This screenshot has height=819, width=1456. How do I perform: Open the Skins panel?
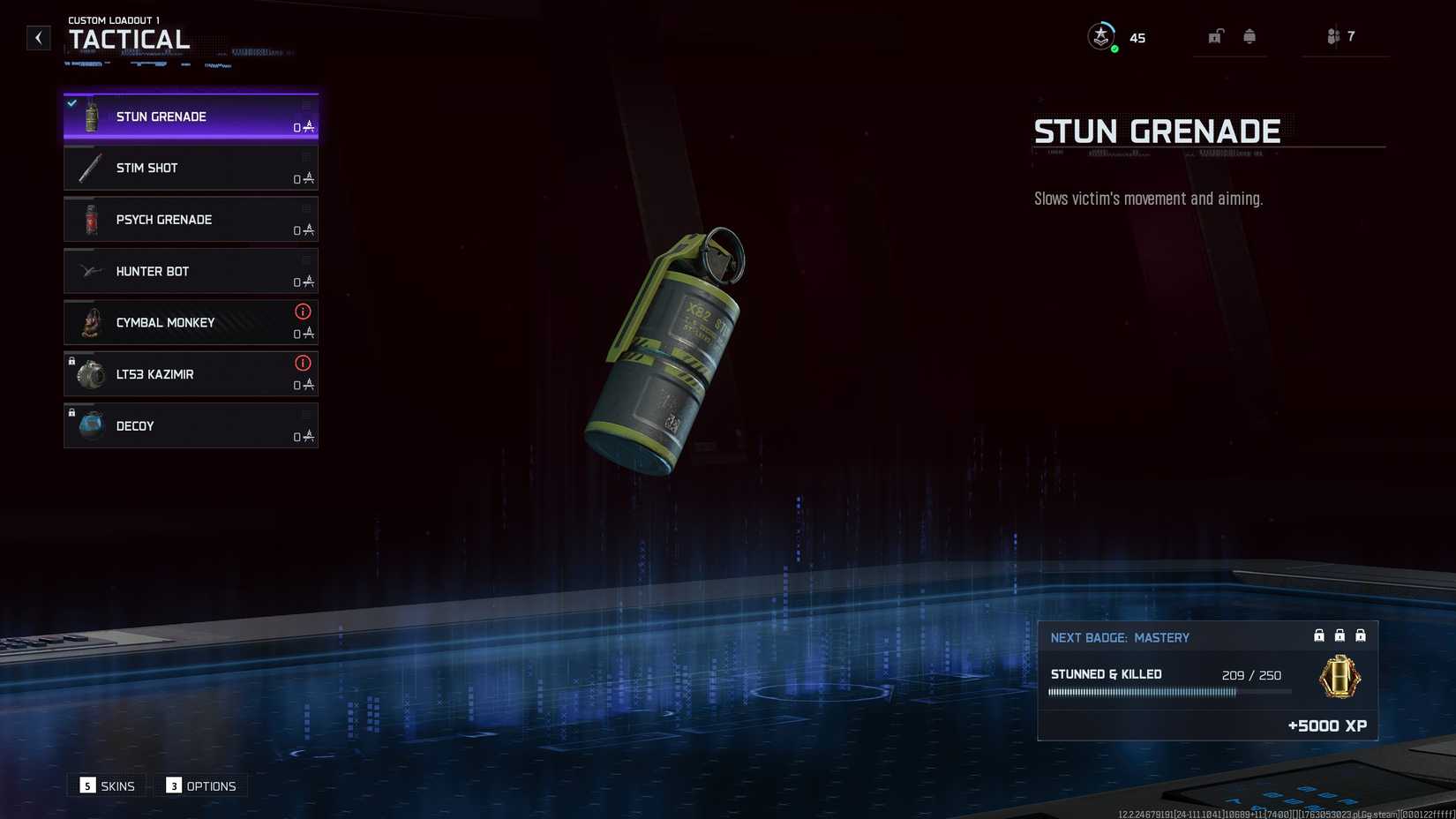(107, 785)
